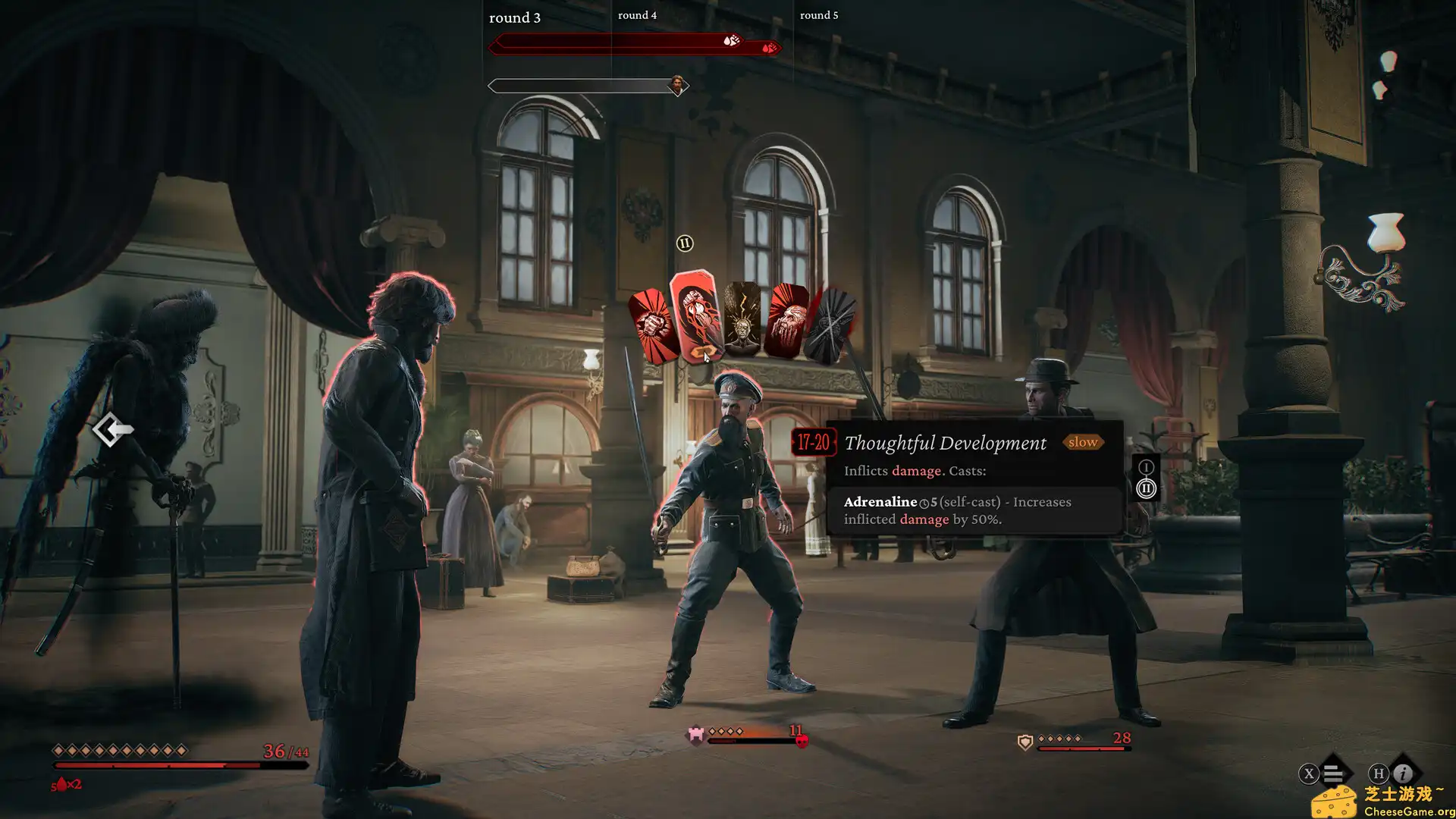Click the level II badge above cards

click(684, 243)
